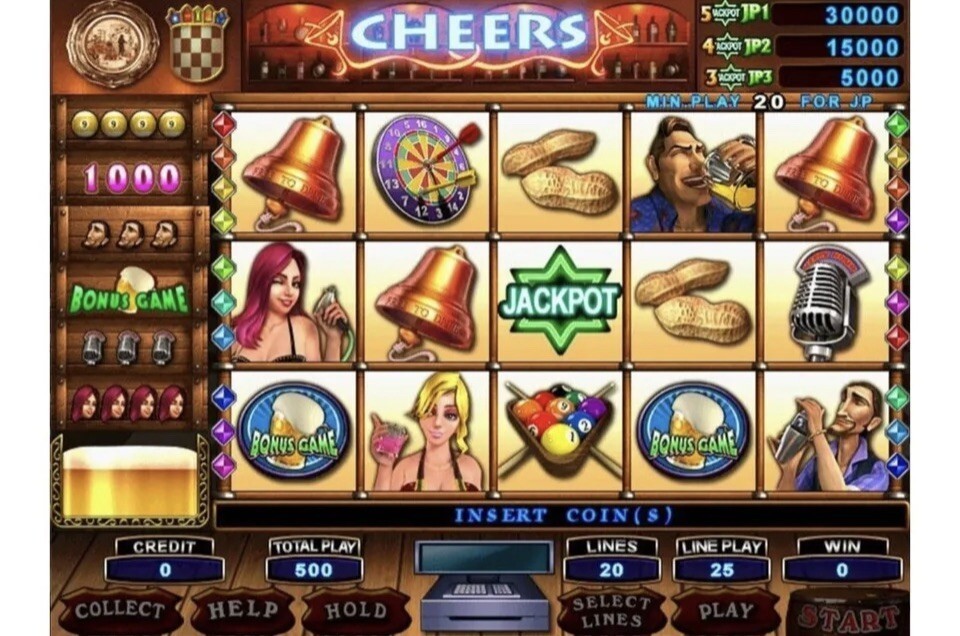The height and width of the screenshot is (636, 960).
Task: Open the Help screen
Action: pyautogui.click(x=243, y=610)
